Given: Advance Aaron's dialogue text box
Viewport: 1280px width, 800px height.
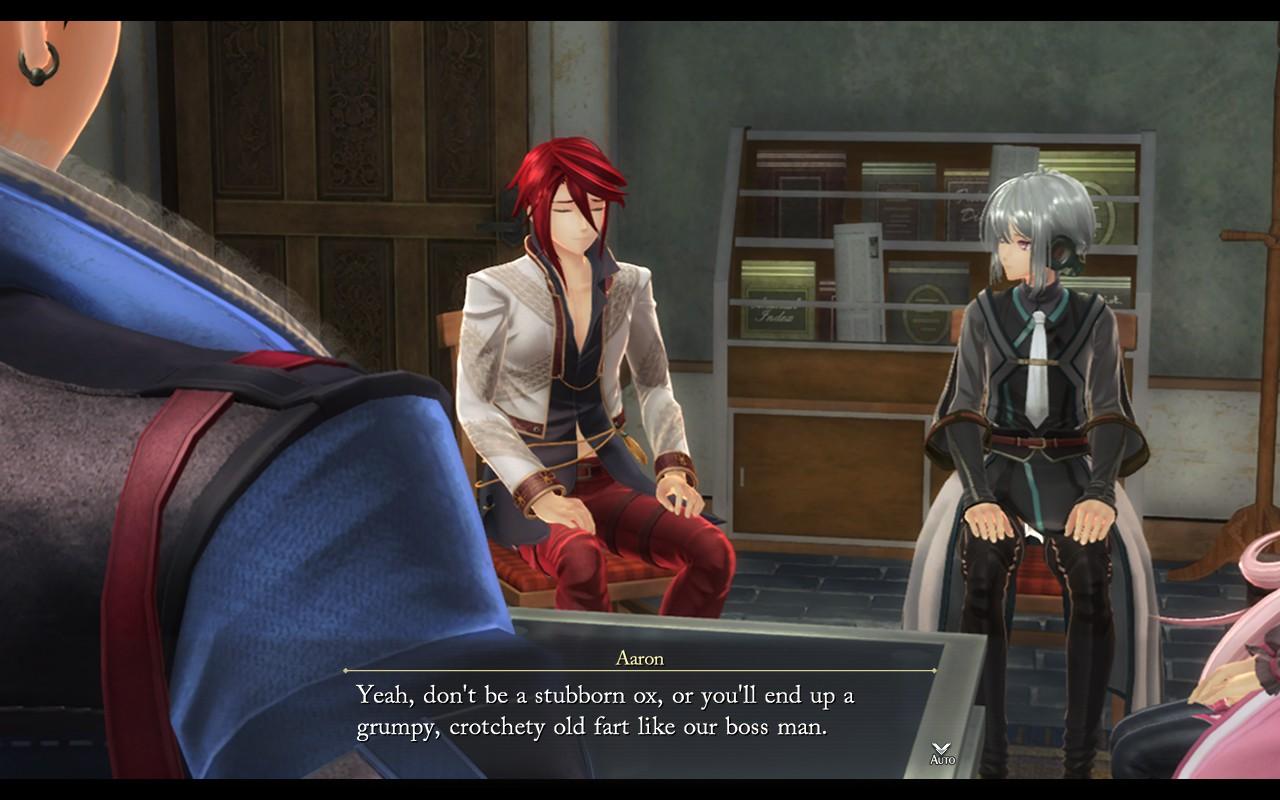Looking at the screenshot, I should (x=640, y=711).
